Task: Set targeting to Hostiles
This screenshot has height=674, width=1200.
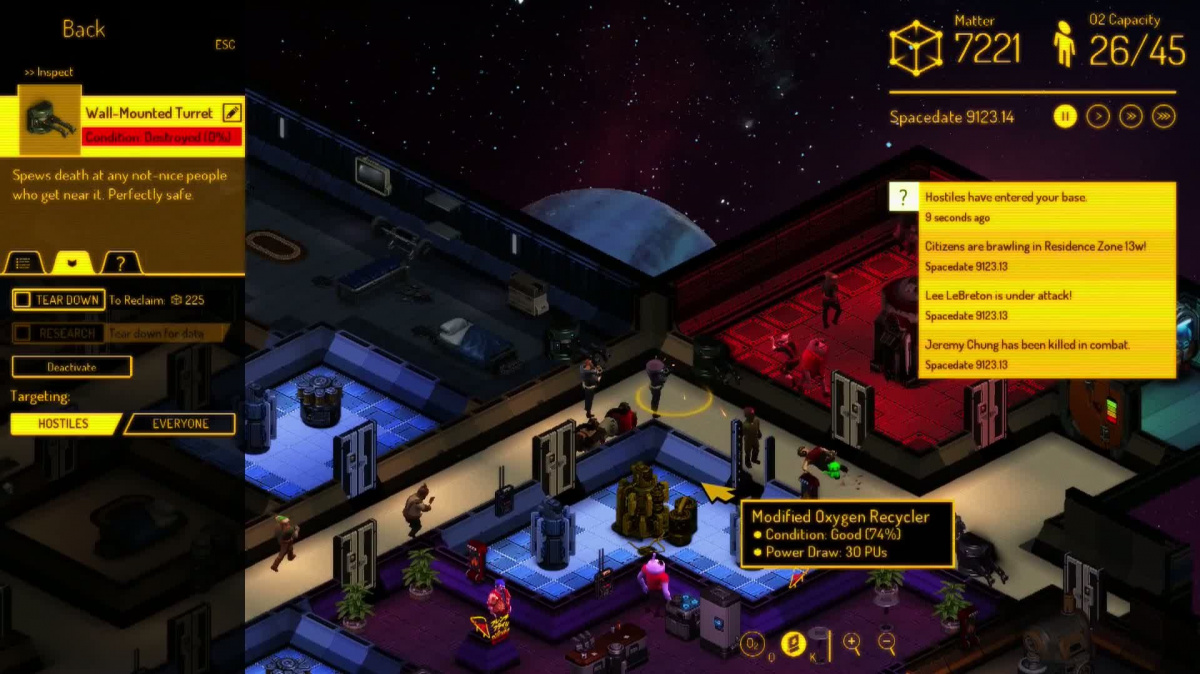Action: point(64,424)
